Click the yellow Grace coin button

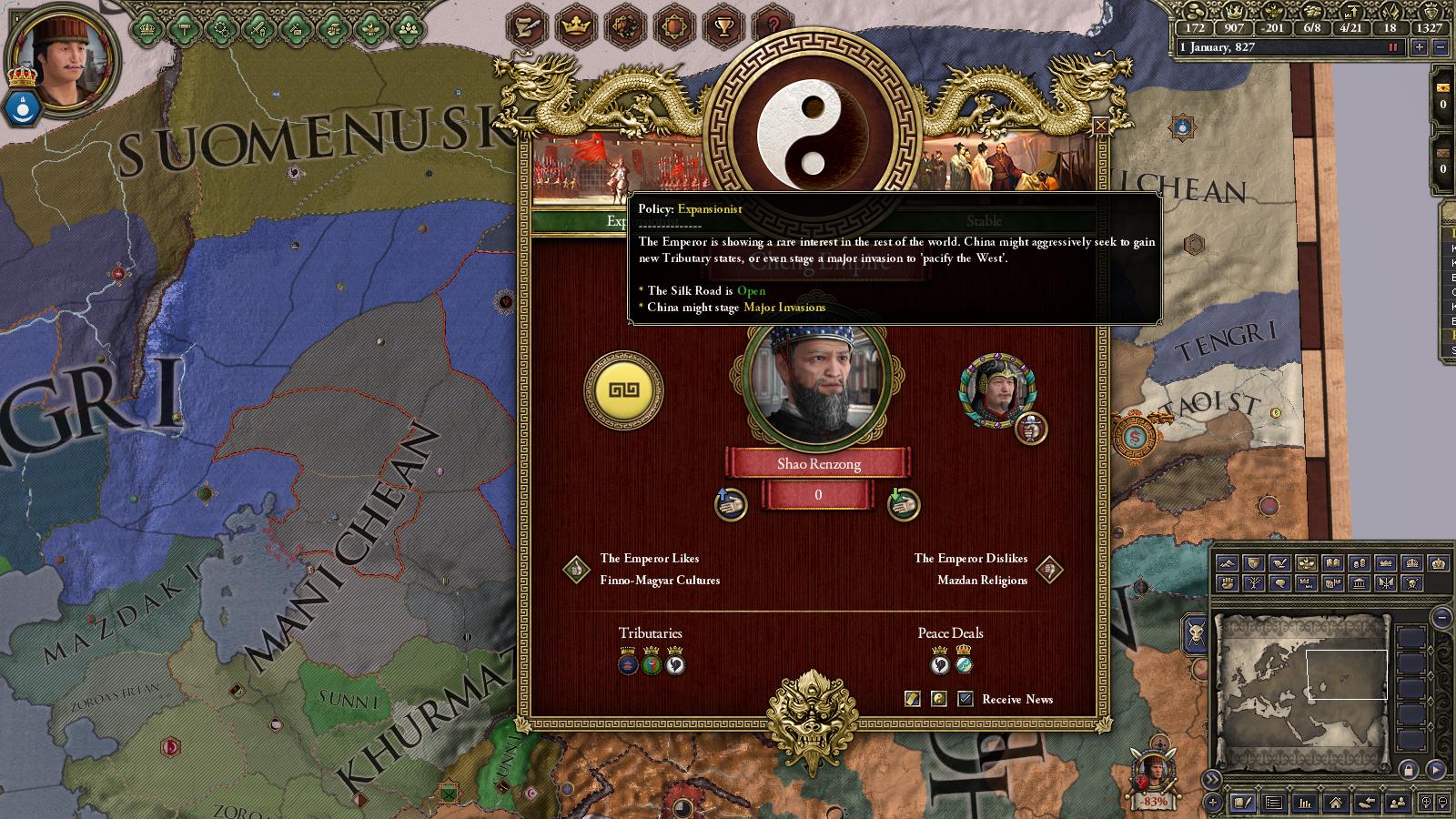click(623, 390)
